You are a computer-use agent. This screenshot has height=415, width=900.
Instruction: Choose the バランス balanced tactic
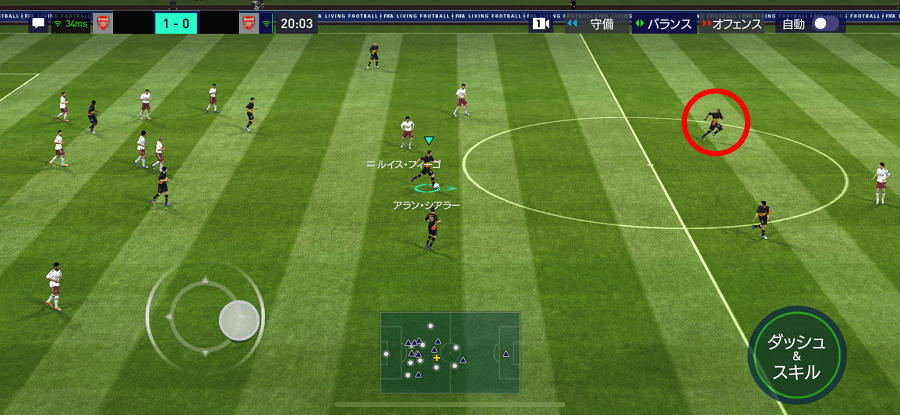tap(665, 24)
